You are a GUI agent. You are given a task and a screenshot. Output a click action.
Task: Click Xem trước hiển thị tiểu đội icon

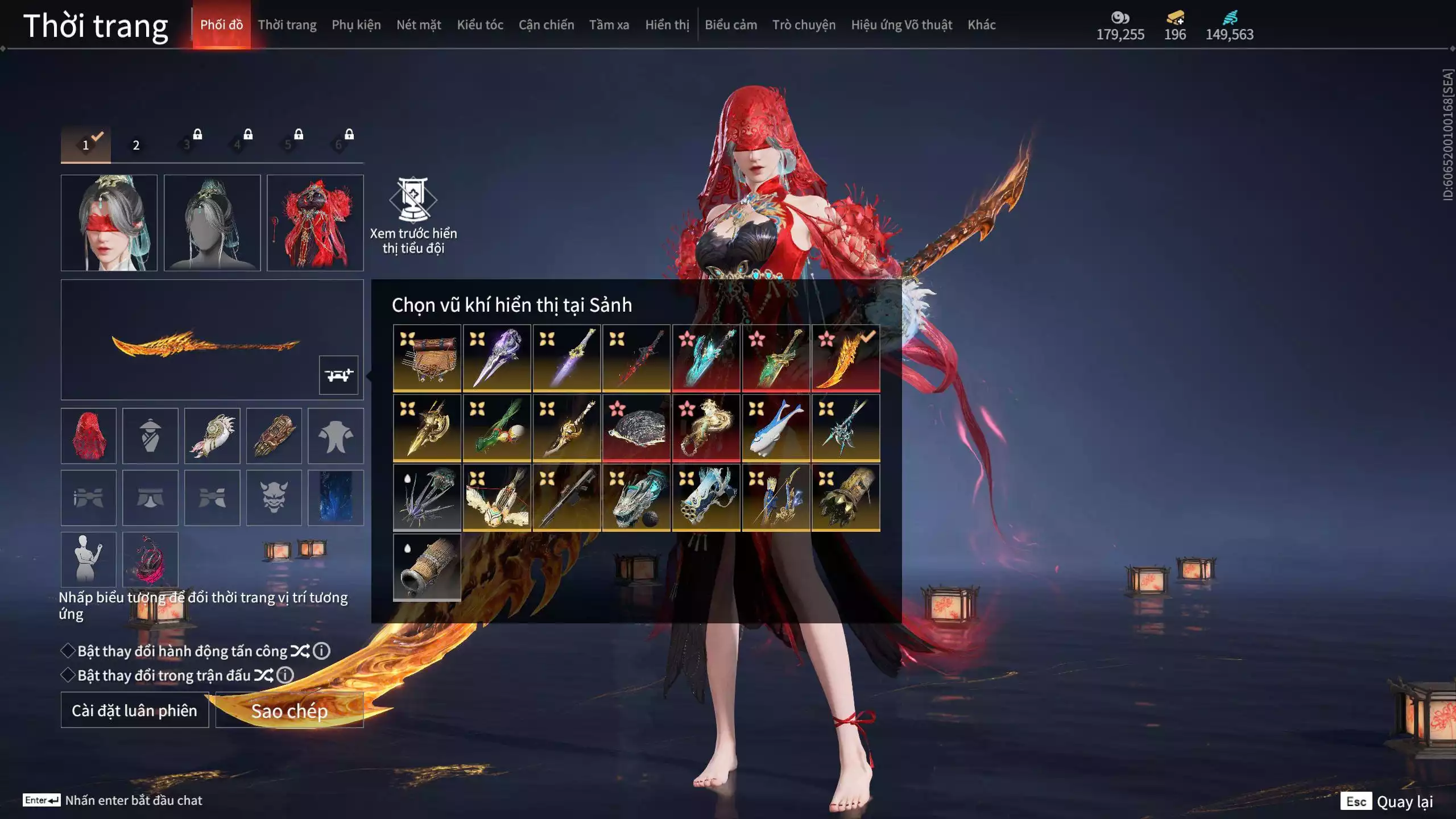413,200
